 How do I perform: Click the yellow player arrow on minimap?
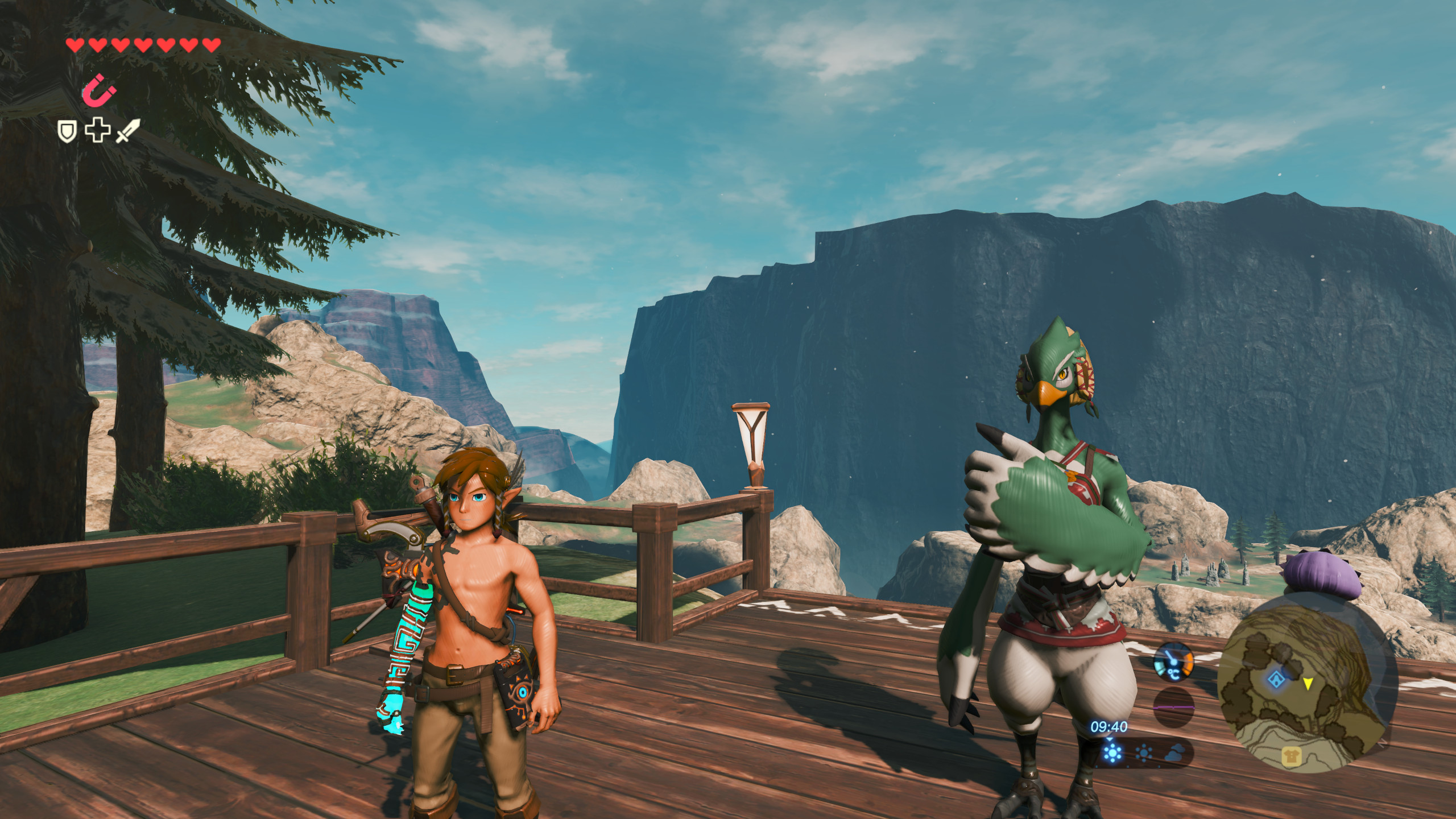pos(1308,683)
